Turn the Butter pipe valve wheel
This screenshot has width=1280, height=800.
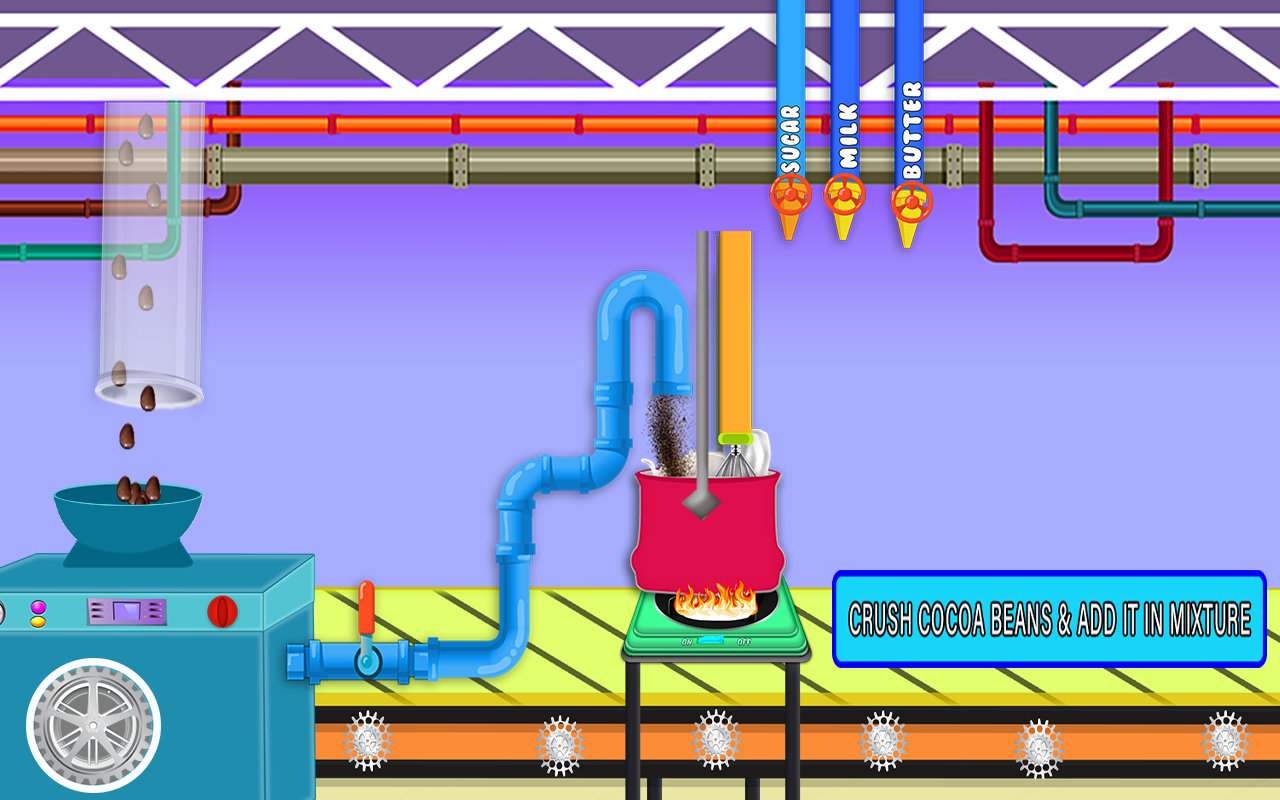pos(910,200)
